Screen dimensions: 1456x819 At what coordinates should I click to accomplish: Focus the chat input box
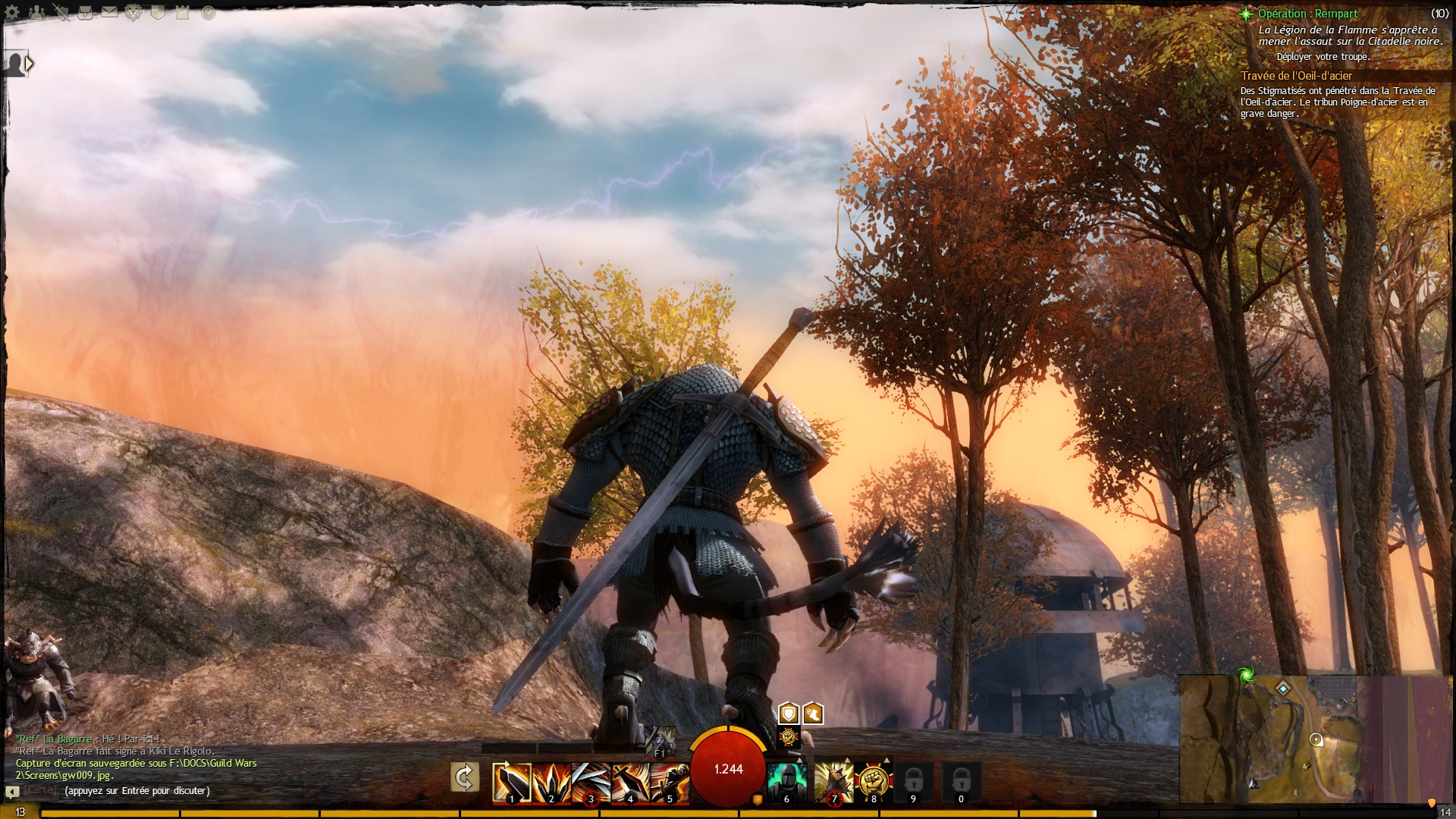click(x=136, y=791)
